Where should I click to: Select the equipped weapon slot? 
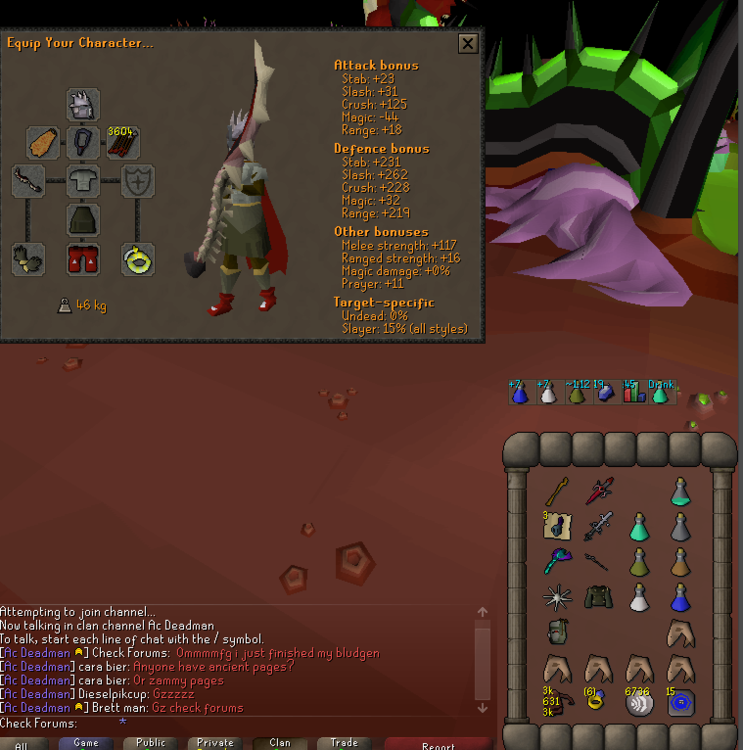click(28, 182)
